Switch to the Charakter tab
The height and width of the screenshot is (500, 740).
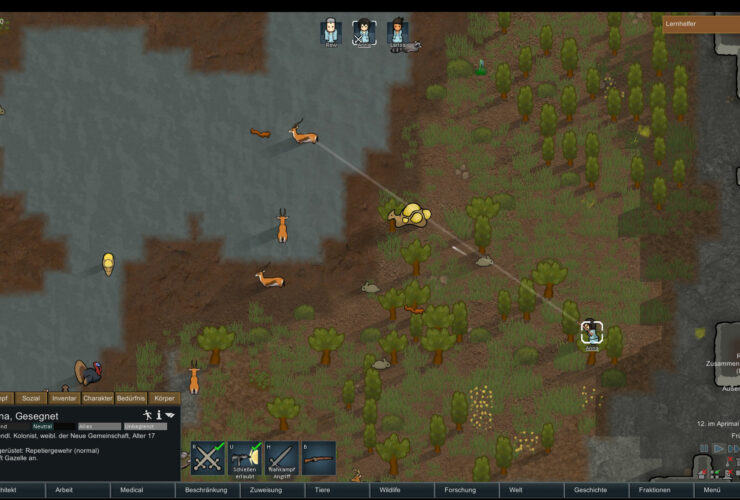pos(98,398)
